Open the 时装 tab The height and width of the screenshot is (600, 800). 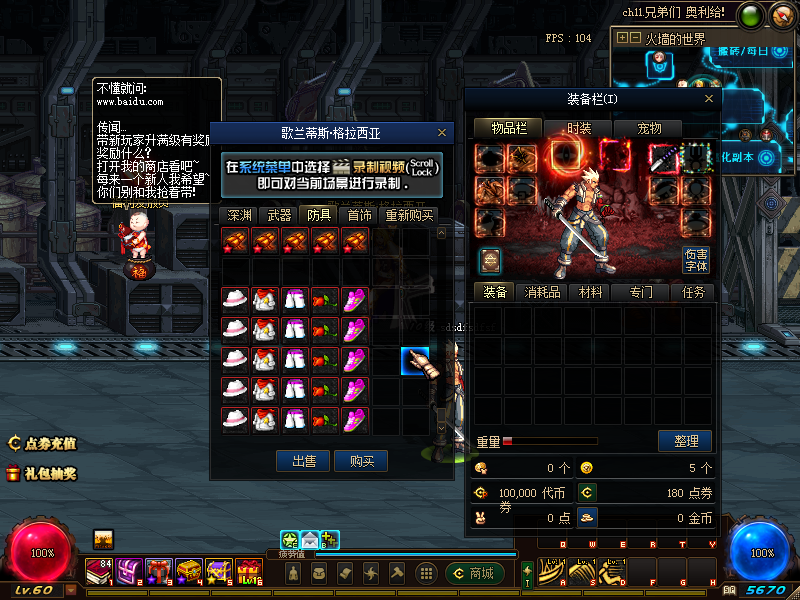click(579, 128)
